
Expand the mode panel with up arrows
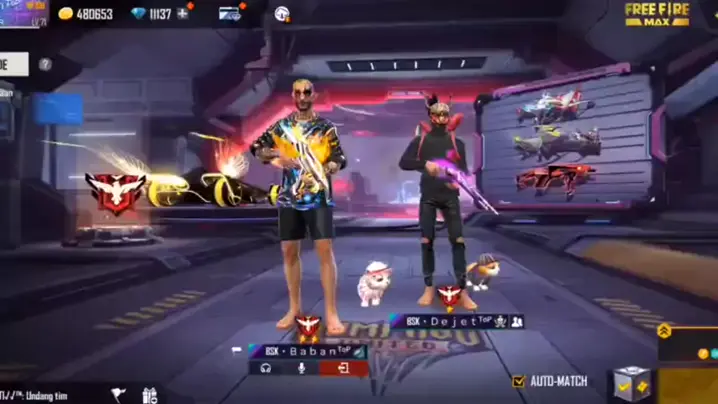[664, 330]
